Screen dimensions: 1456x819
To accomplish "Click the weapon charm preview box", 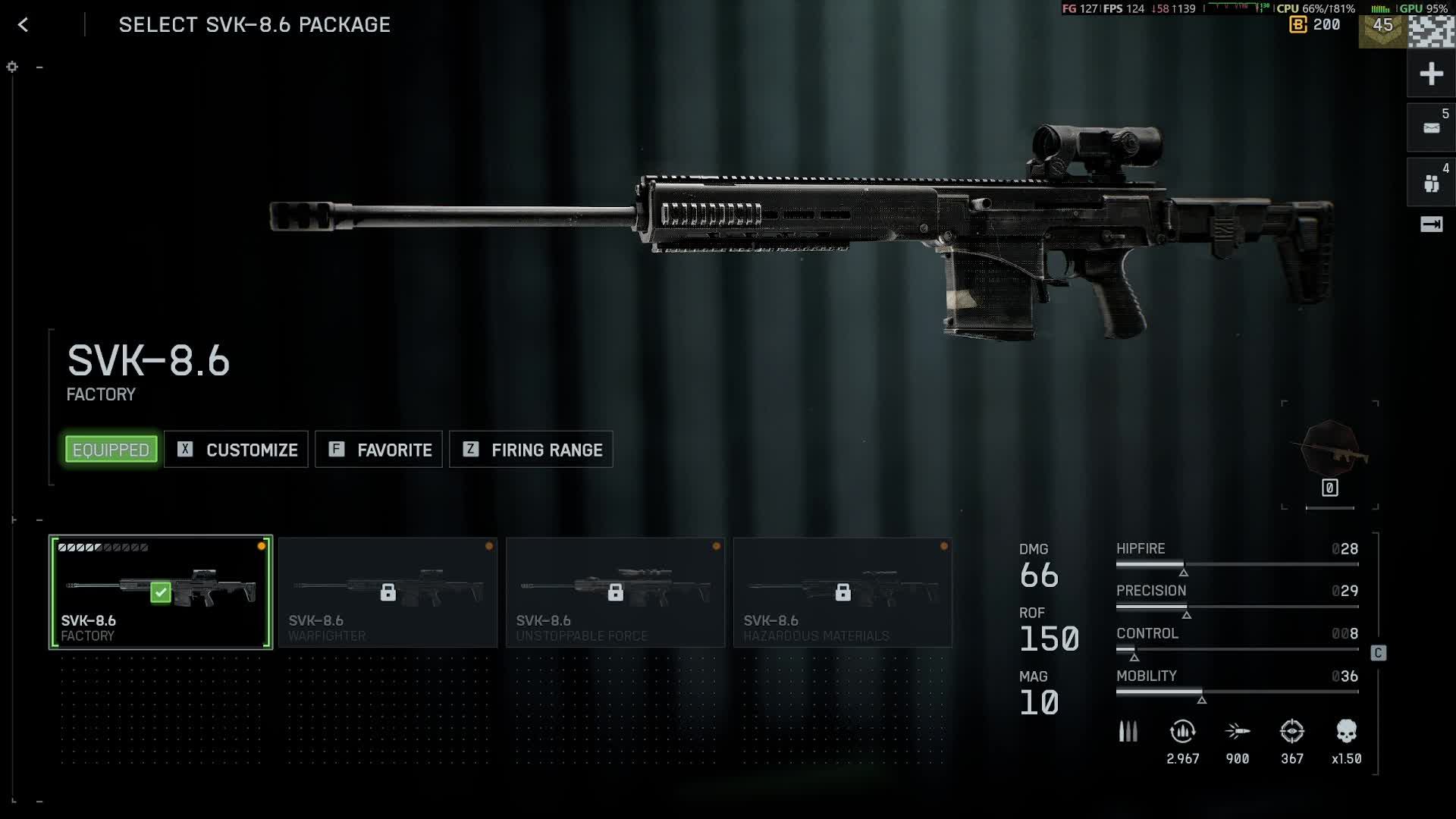I will tap(1329, 455).
